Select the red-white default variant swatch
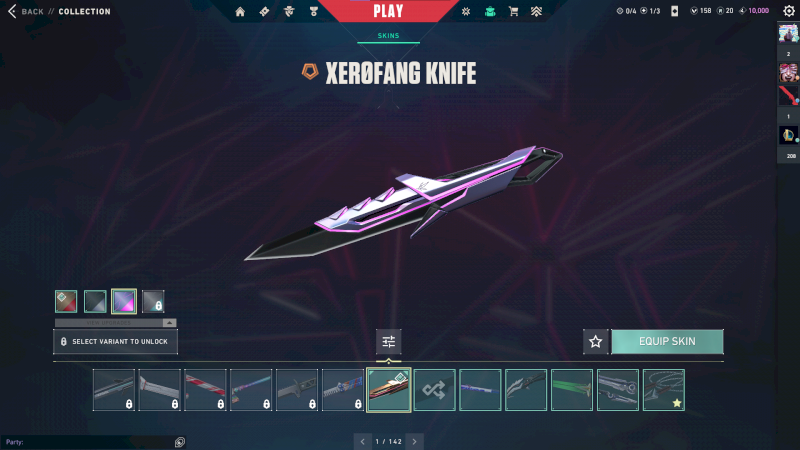The image size is (800, 450). click(66, 301)
